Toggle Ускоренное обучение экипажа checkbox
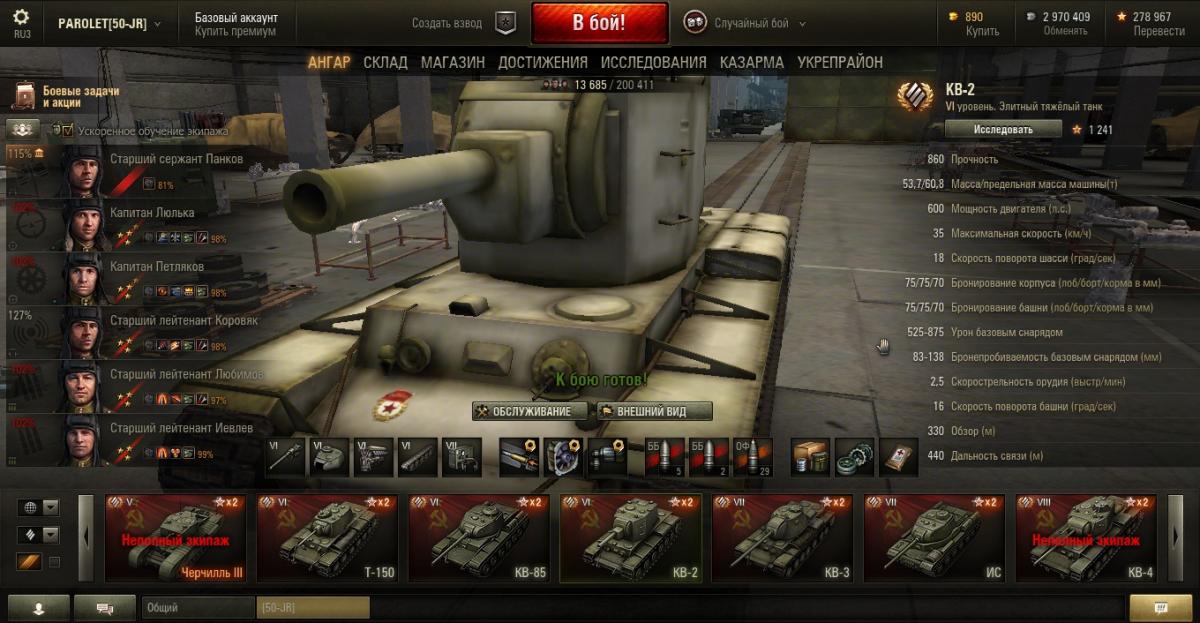Viewport: 1200px width, 623px height. [68, 130]
